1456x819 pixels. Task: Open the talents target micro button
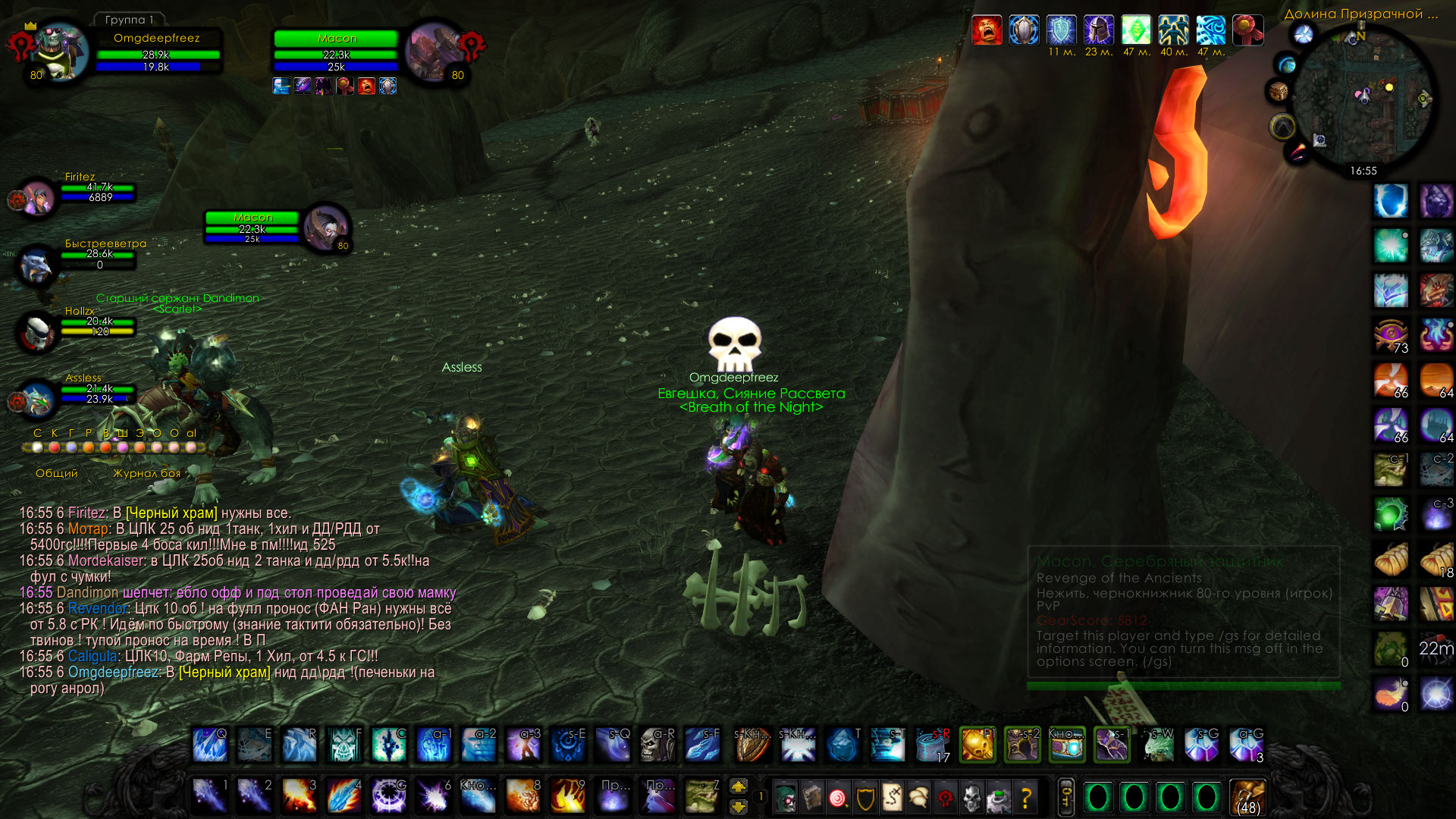[x=838, y=798]
